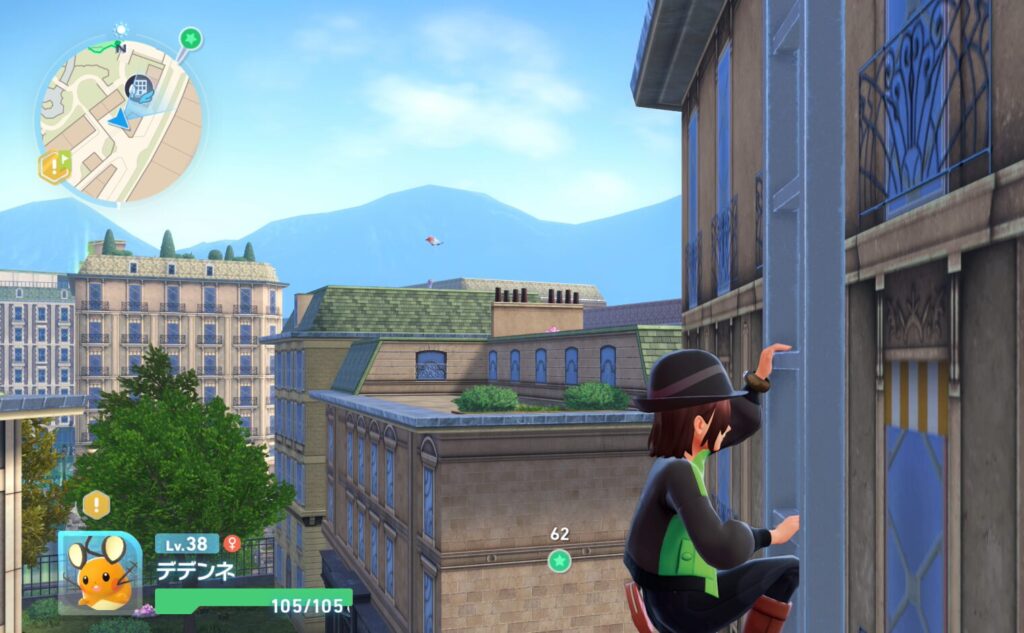Select the green star marker on minimap edge
This screenshot has width=1024, height=633.
pyautogui.click(x=190, y=39)
